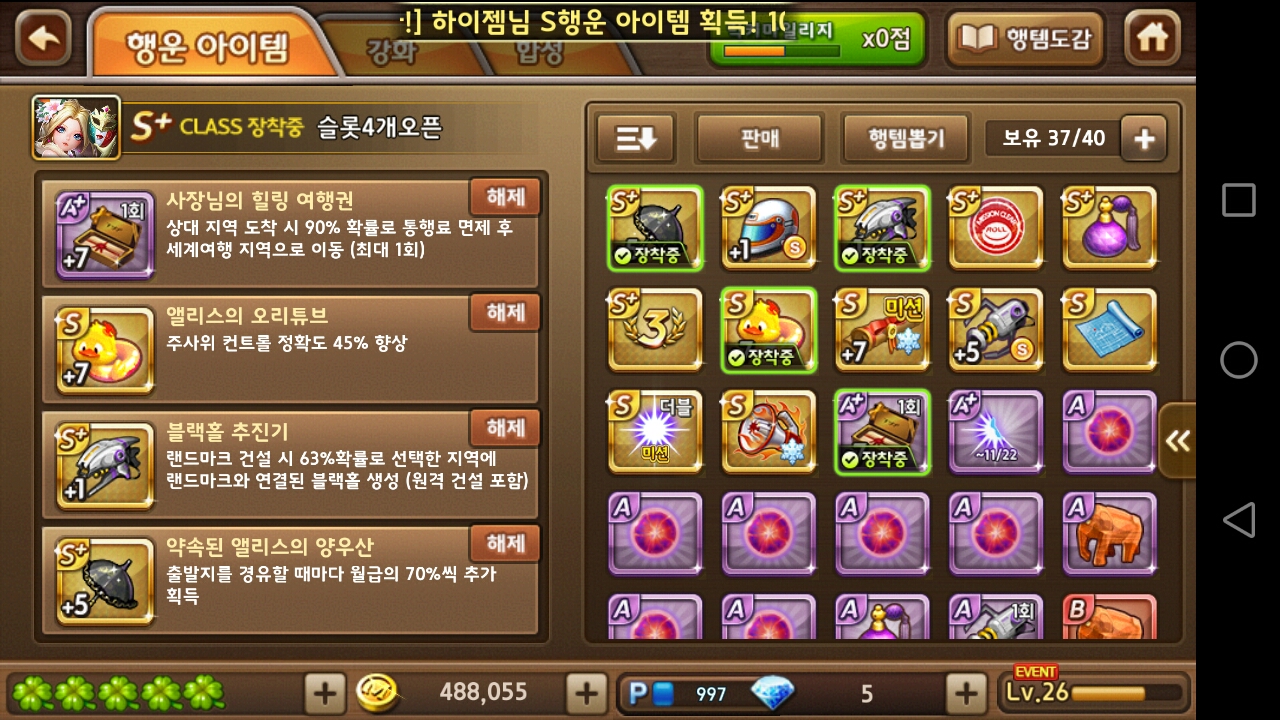Select the blackhole thruster fish item

pyautogui.click(x=883, y=228)
